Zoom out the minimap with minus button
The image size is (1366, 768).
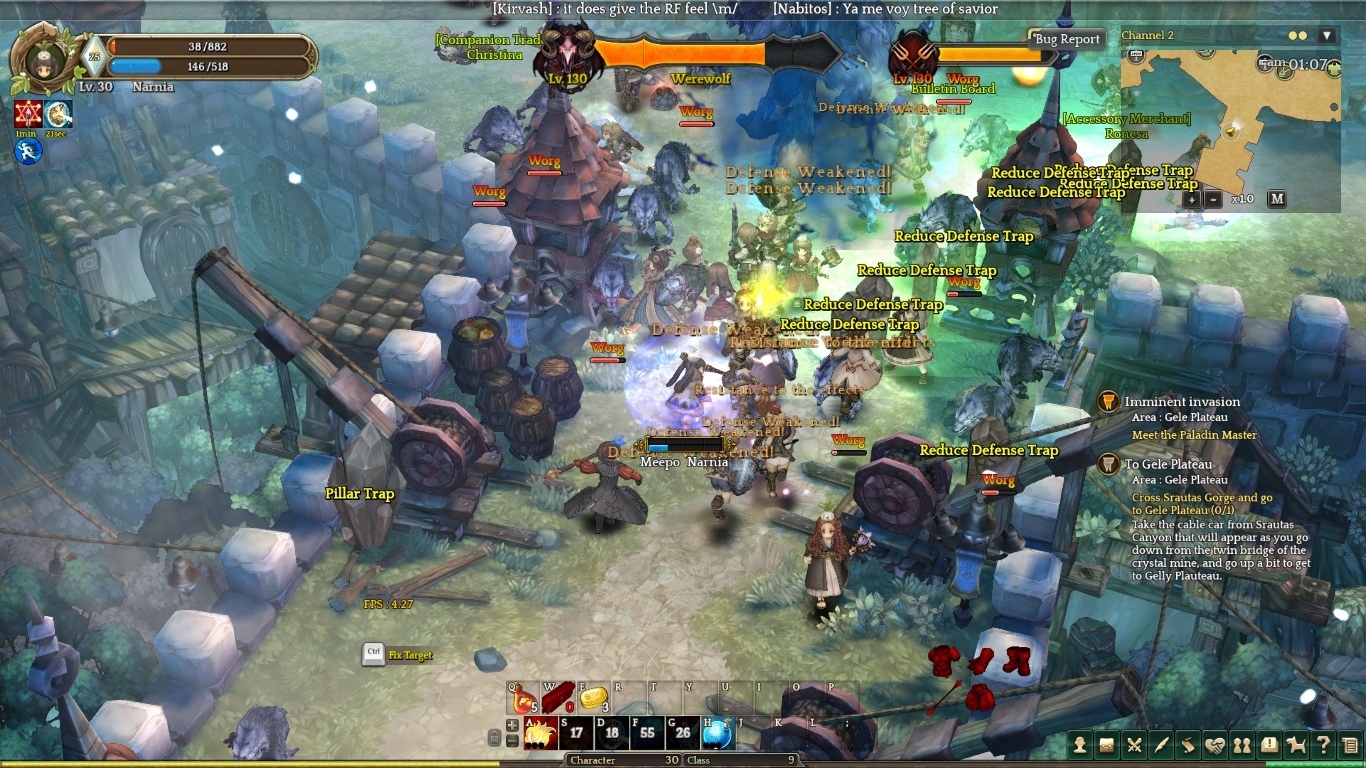(x=1213, y=199)
